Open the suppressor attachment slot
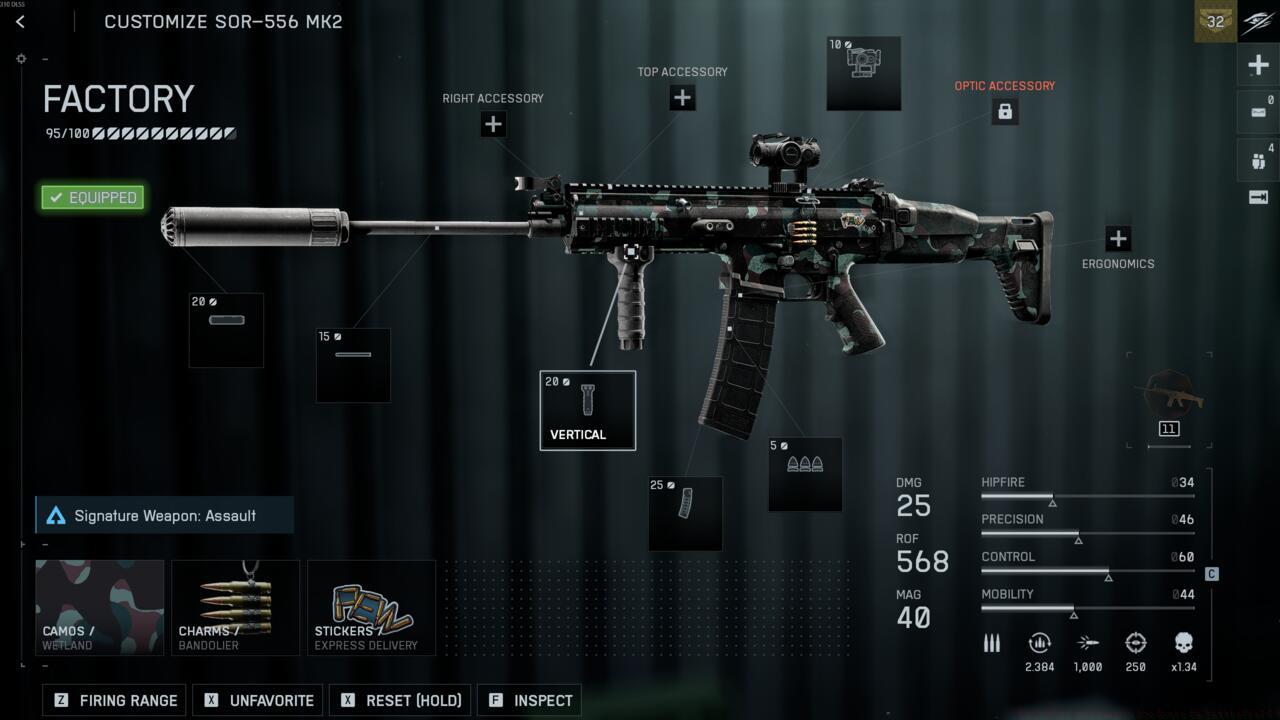 pyautogui.click(x=225, y=329)
